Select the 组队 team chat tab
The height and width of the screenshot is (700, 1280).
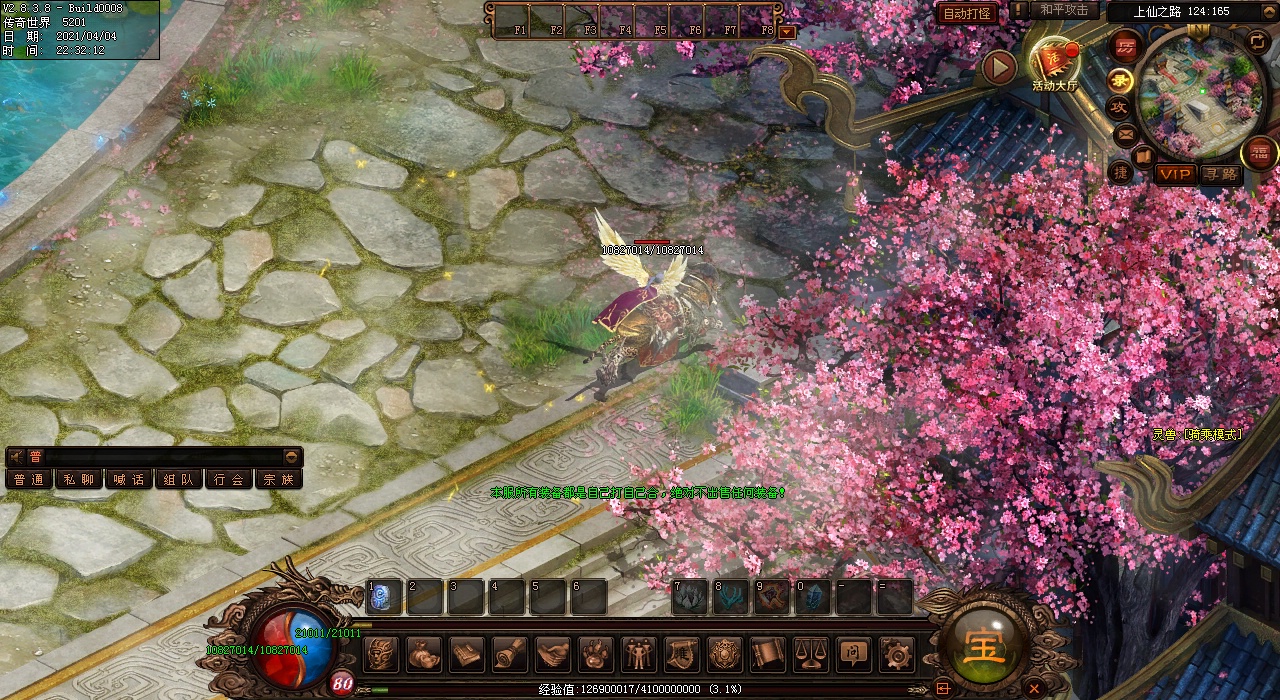[x=178, y=479]
